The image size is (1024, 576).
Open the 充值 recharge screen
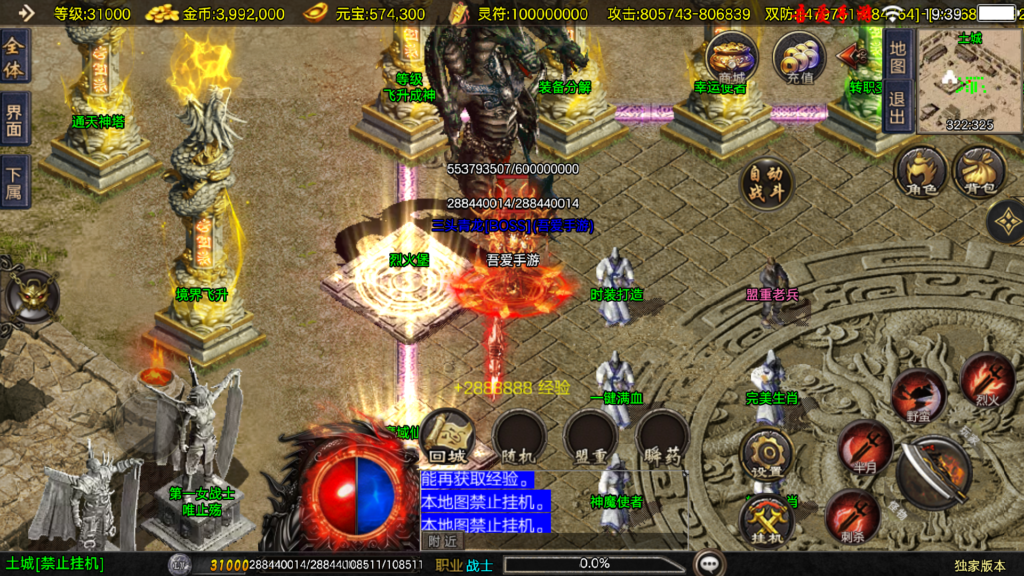pyautogui.click(x=799, y=58)
